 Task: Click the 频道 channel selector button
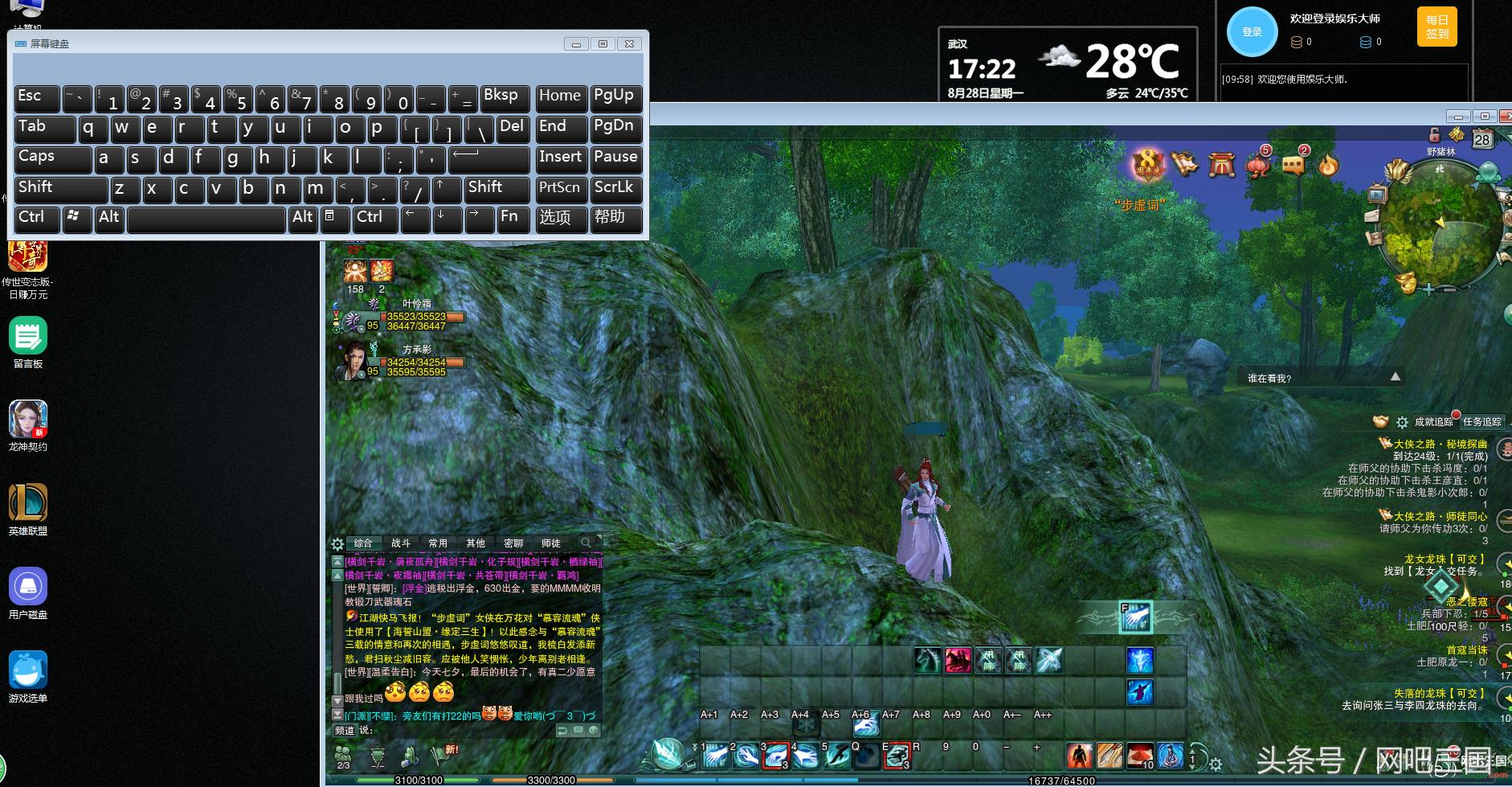[x=345, y=731]
